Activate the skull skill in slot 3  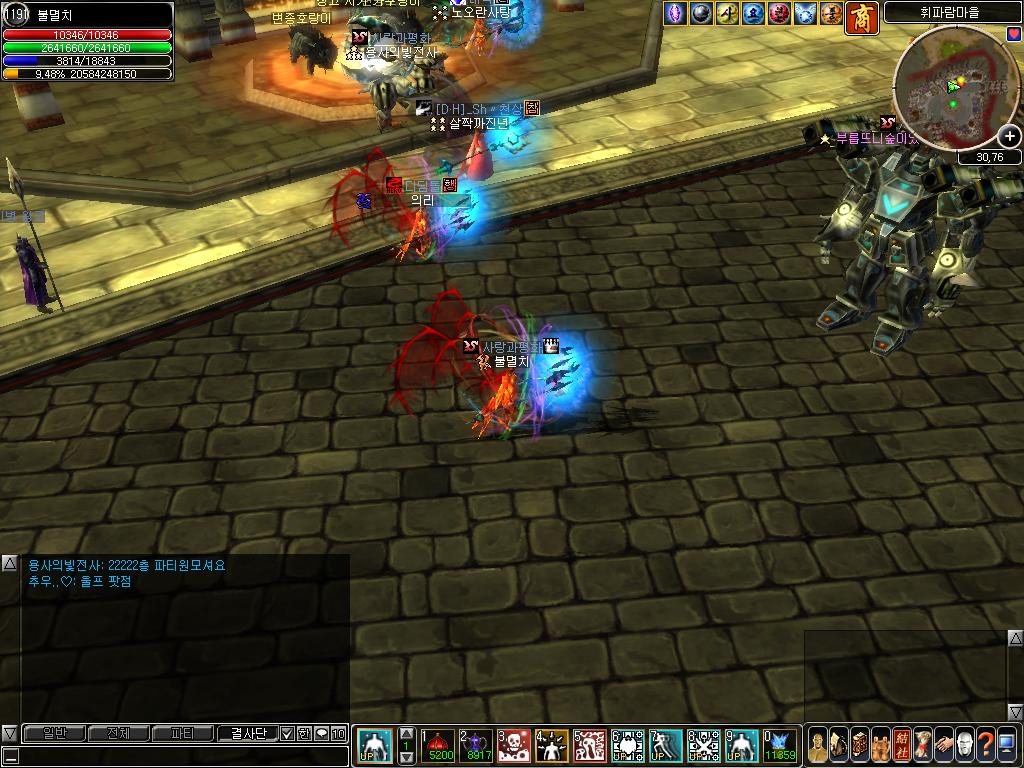point(514,746)
